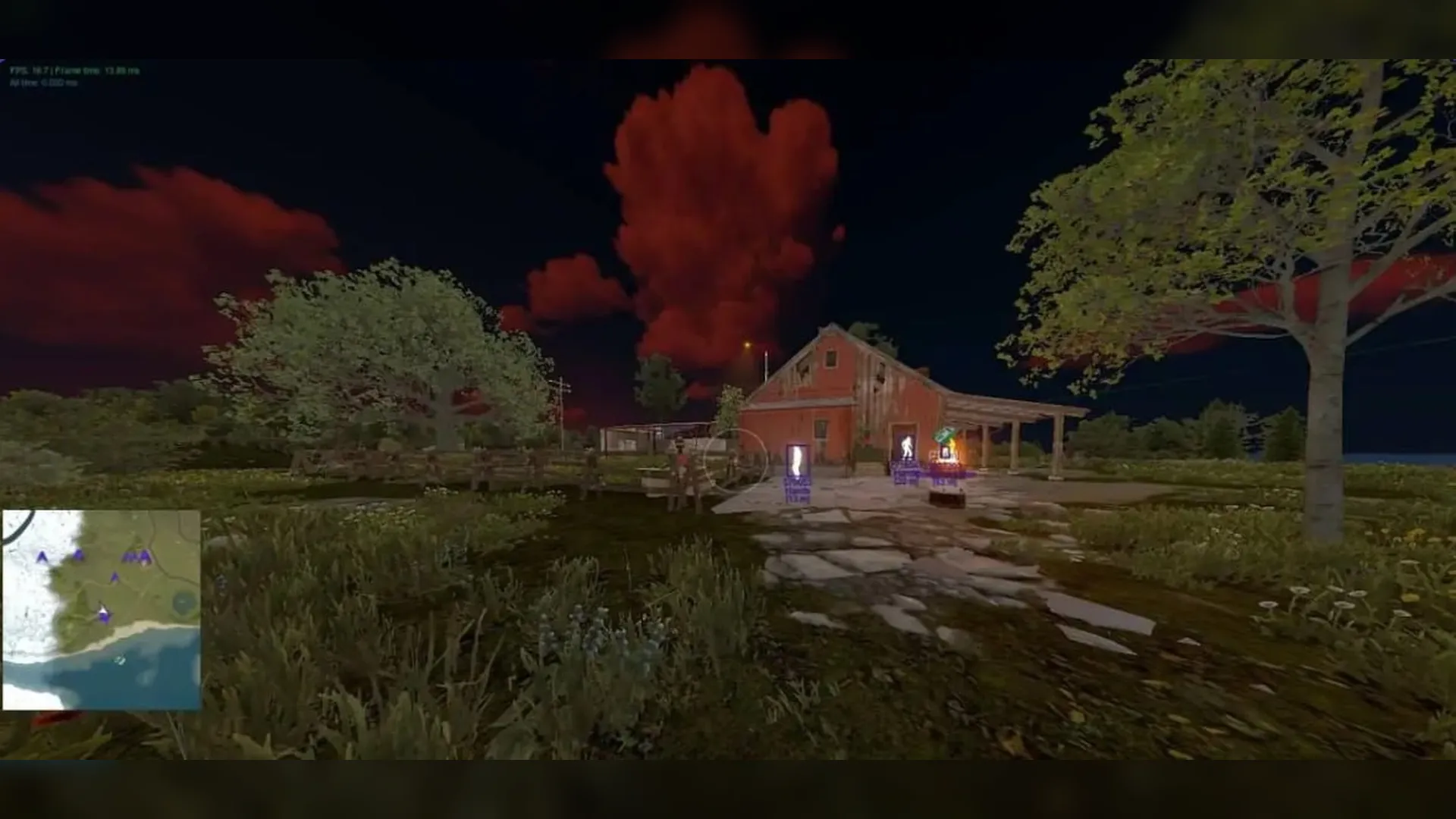Select the clustered purple arrows on the minimap's right

tap(137, 557)
